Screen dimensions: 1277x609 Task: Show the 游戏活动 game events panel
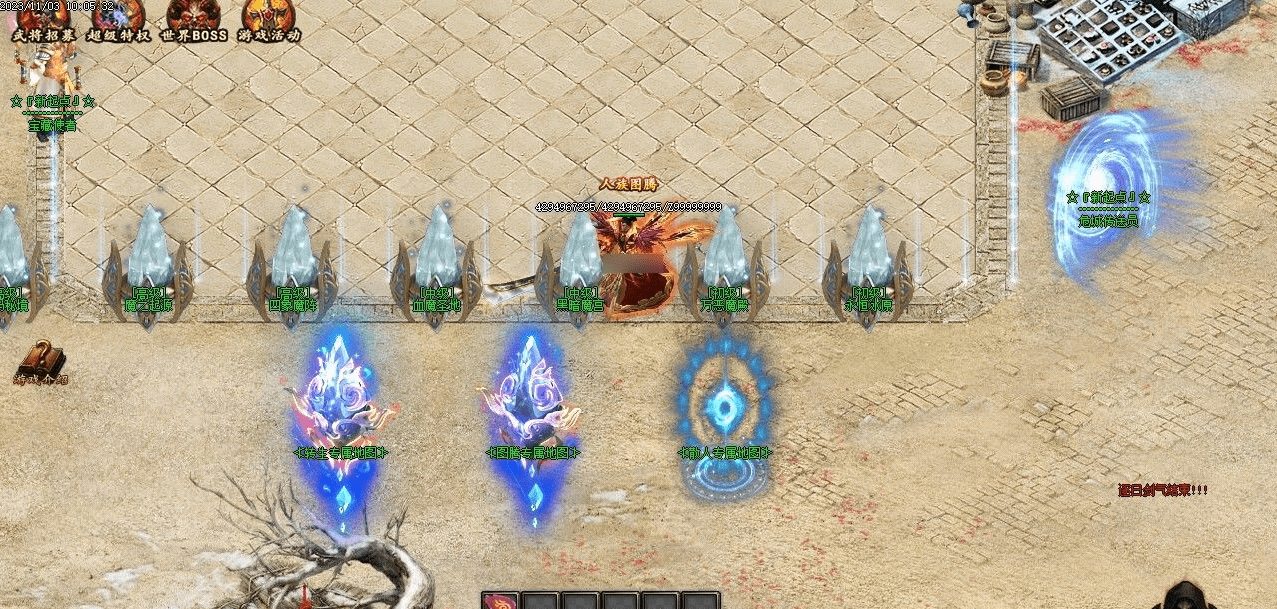click(269, 20)
